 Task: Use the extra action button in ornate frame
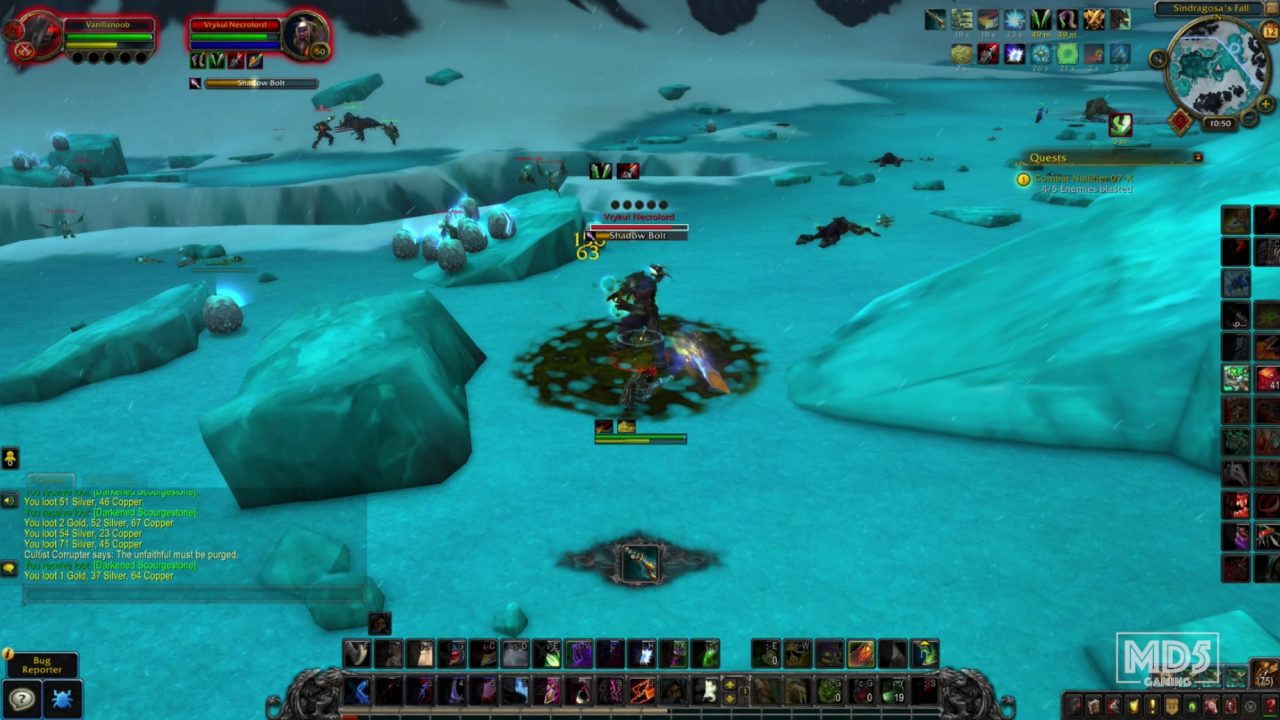639,564
